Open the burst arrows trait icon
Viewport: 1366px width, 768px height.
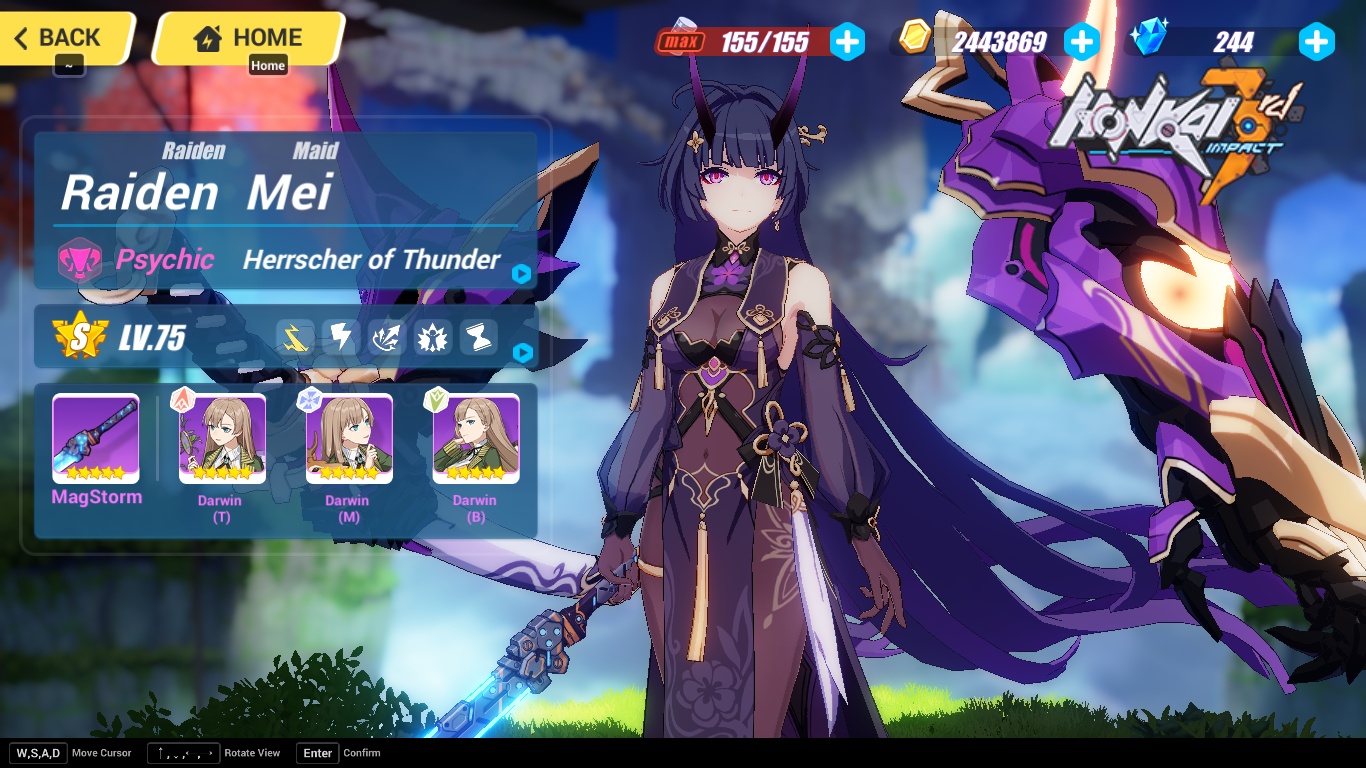[x=386, y=337]
